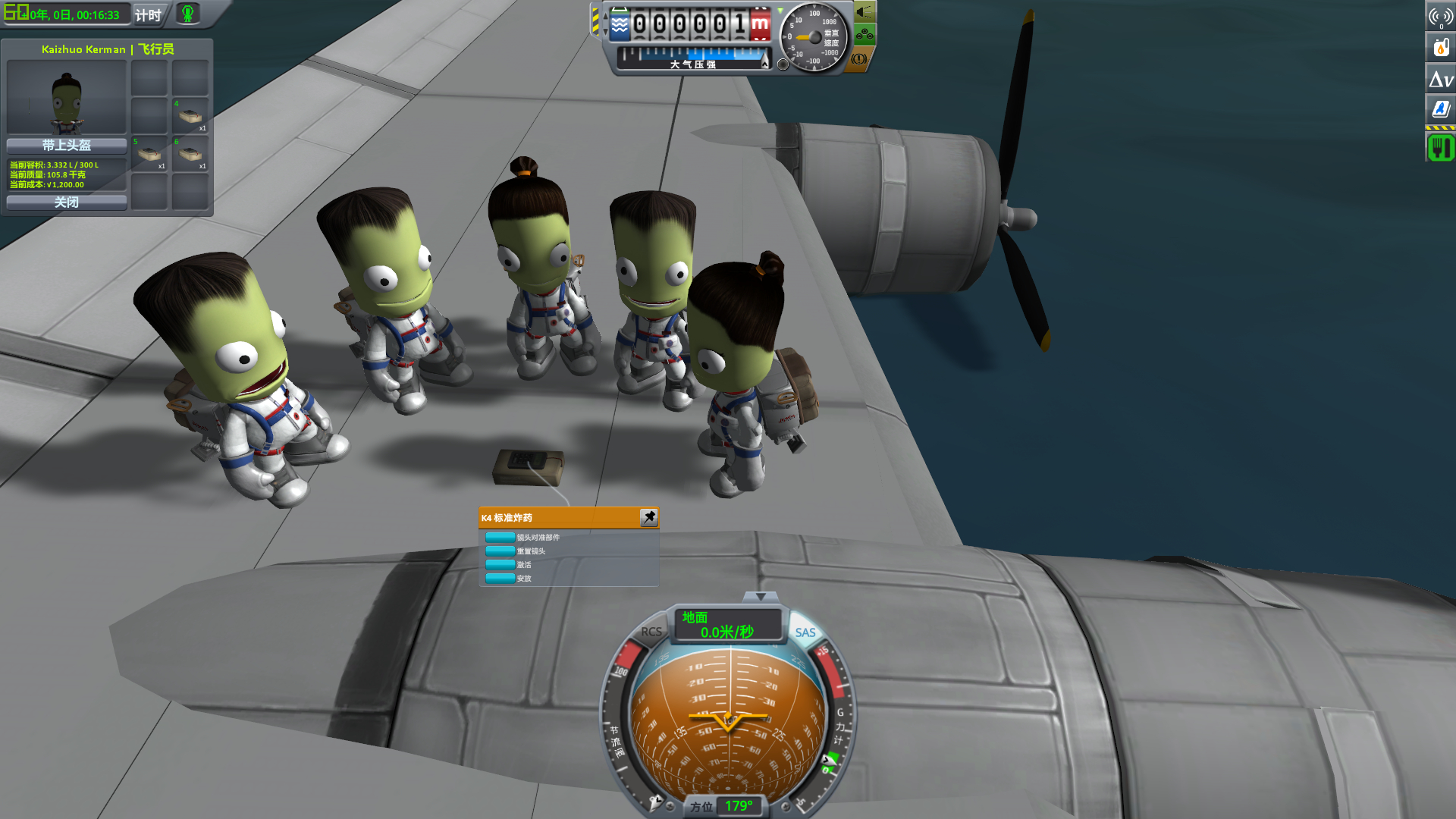
Task: Toggle the SAS indicator on the navball
Action: pos(805,632)
